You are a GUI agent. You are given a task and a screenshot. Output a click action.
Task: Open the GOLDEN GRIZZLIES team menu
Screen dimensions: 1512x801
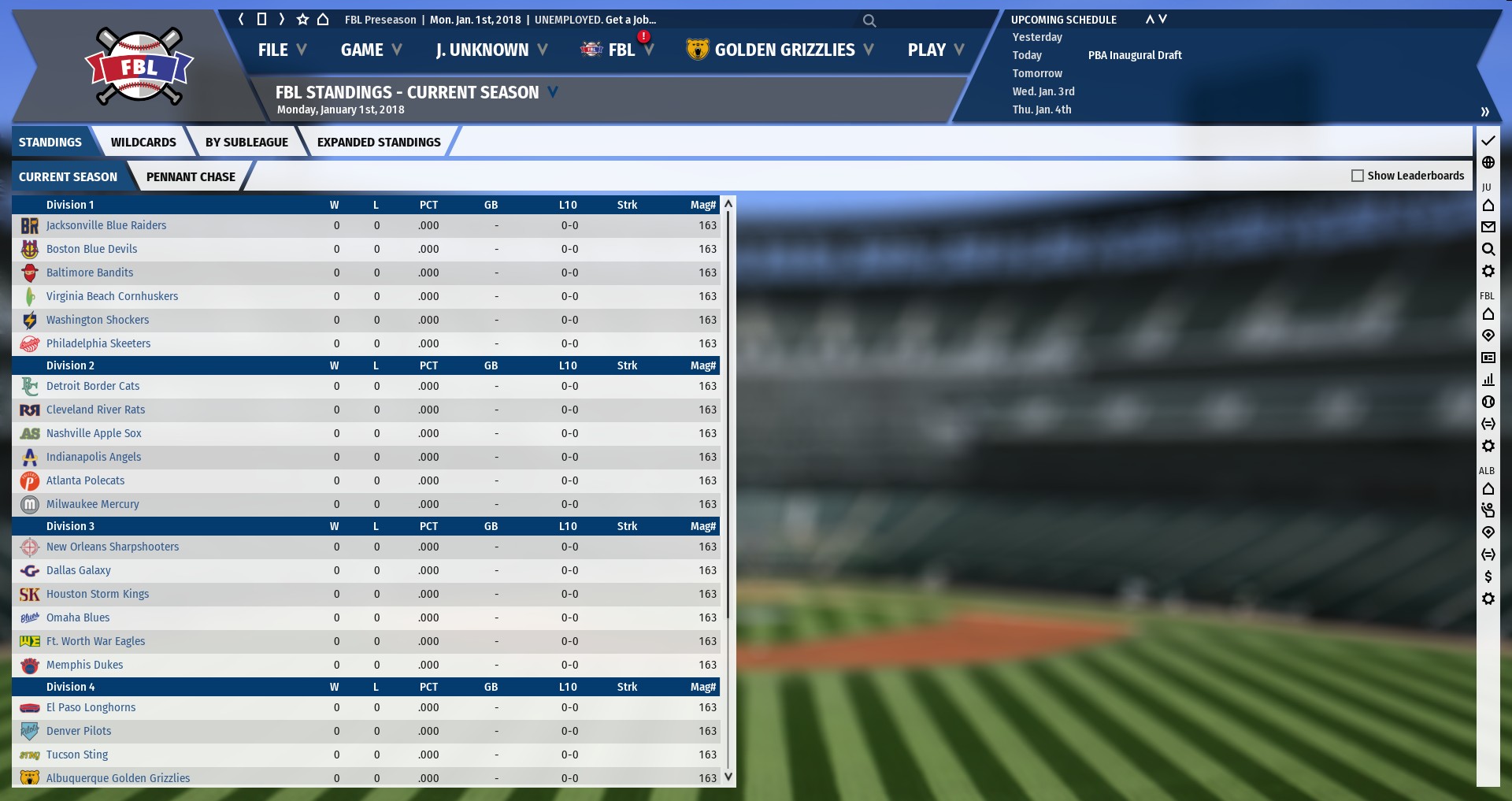coord(784,50)
